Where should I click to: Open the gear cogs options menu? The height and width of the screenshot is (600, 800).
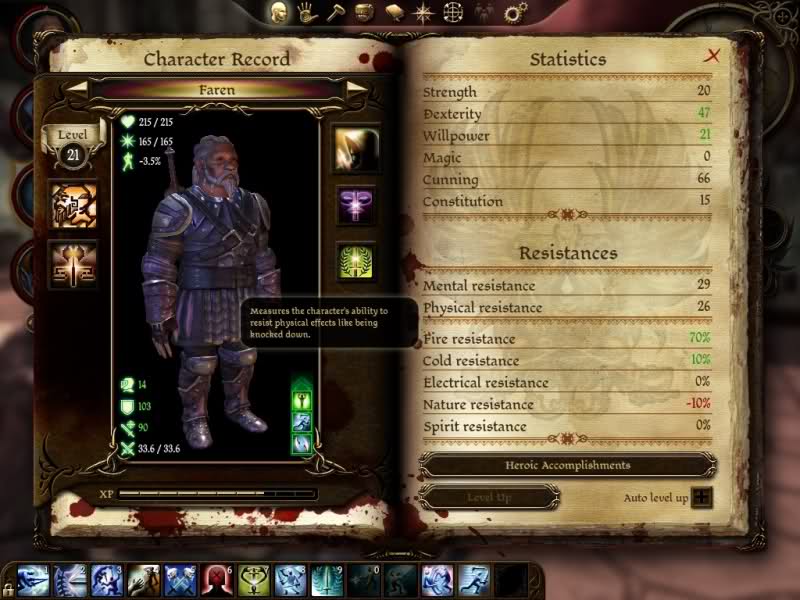pyautogui.click(x=516, y=13)
